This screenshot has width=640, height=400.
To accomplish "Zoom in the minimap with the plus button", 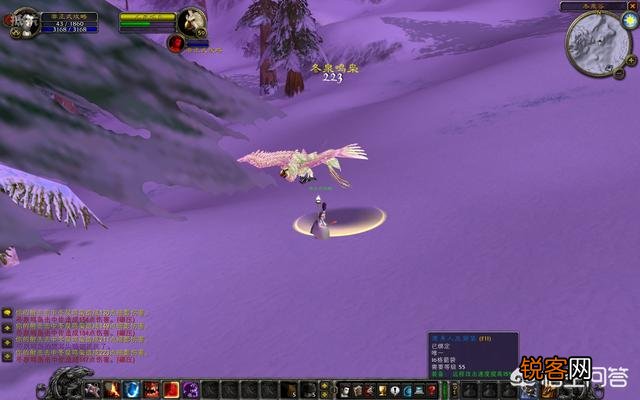I will 631,60.
